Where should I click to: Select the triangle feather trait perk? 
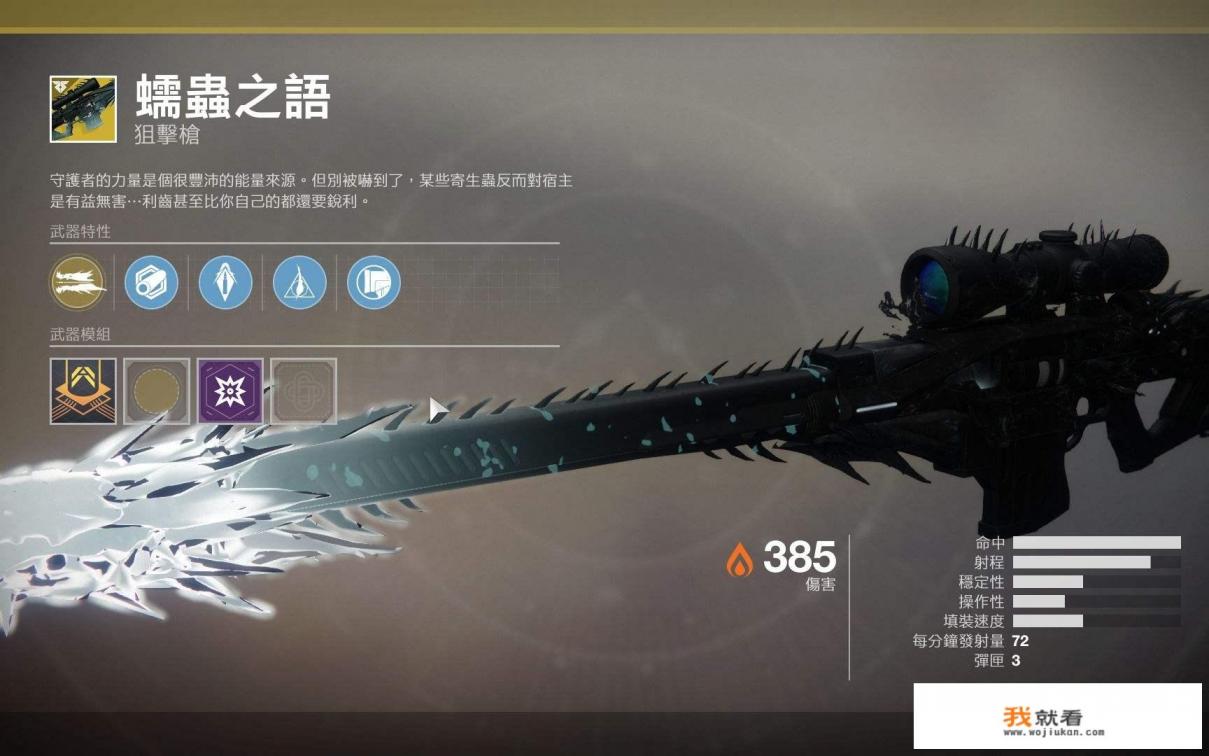click(x=300, y=283)
